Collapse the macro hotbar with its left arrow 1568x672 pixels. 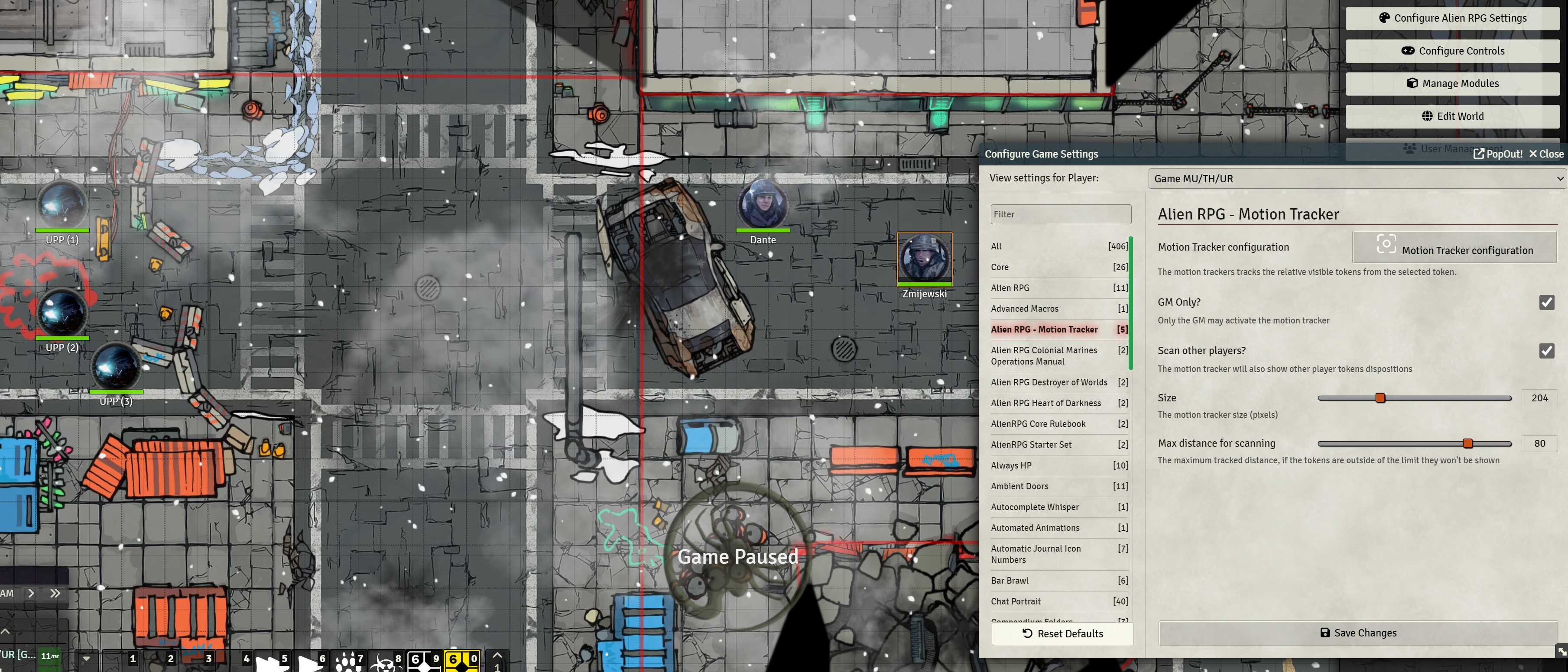click(87, 658)
